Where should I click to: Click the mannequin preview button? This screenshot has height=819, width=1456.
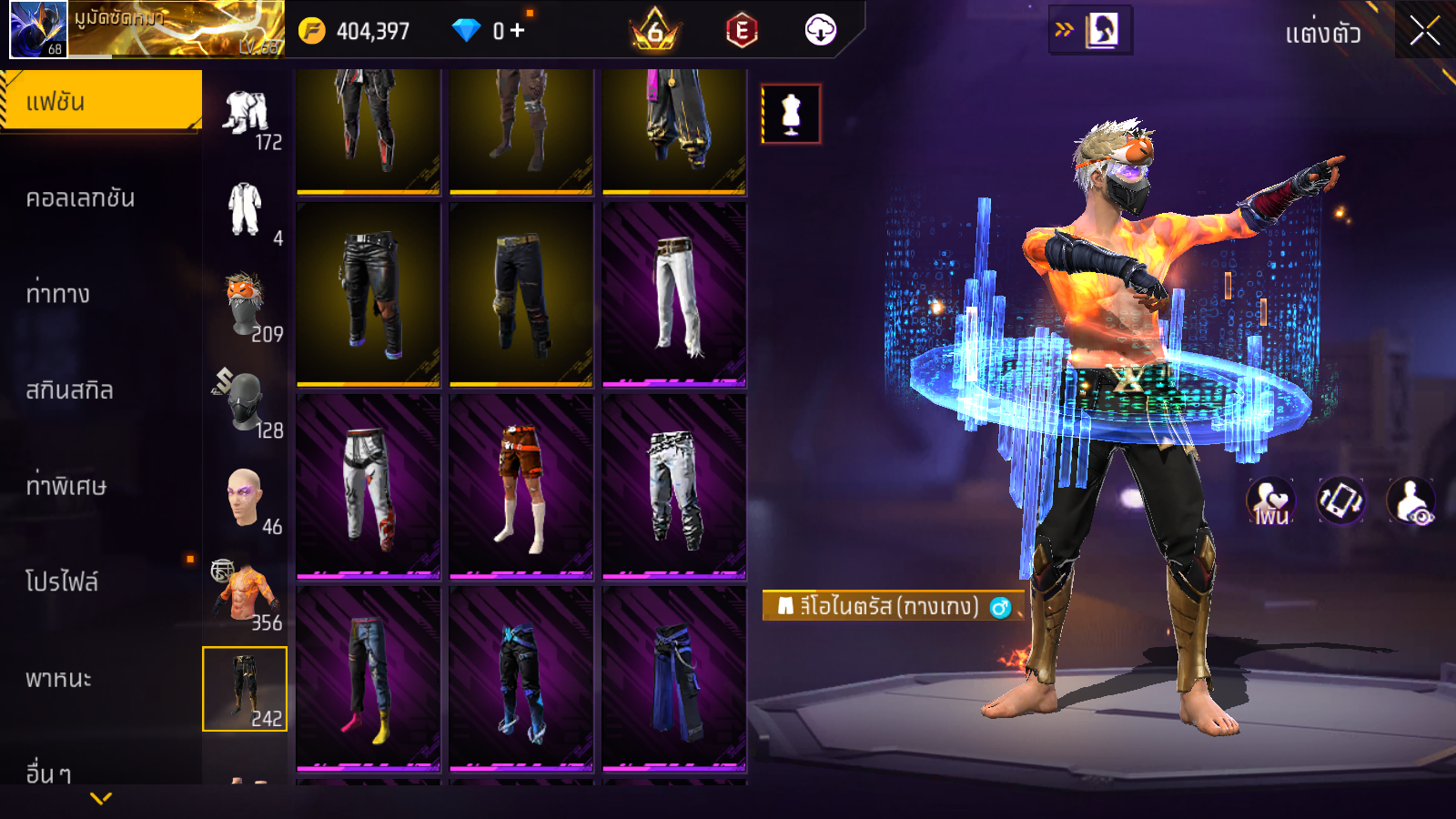click(x=791, y=115)
